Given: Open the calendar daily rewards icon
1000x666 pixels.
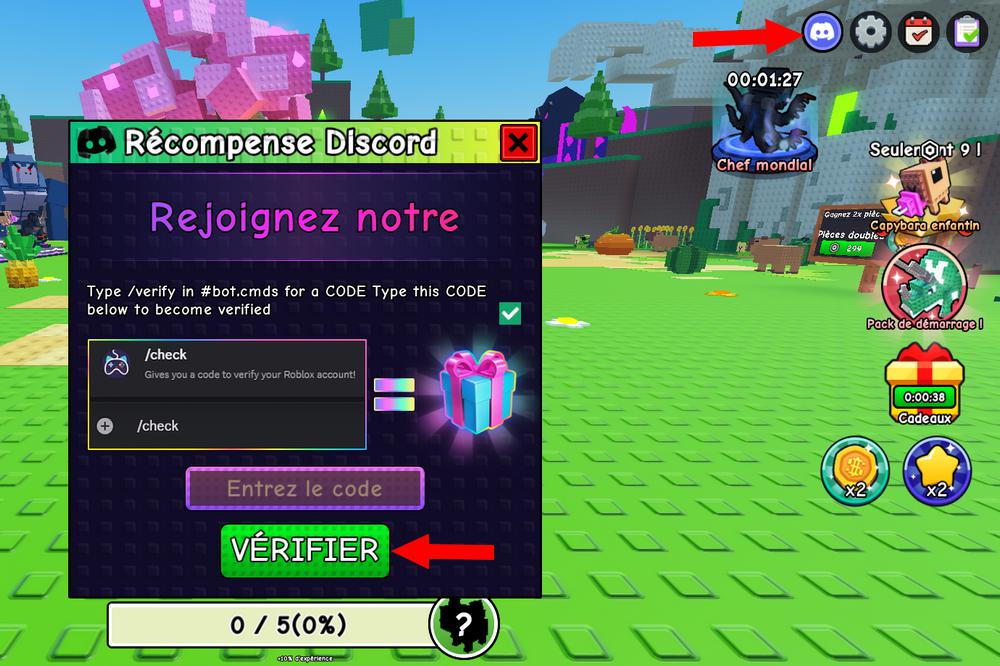Looking at the screenshot, I should tap(919, 33).
